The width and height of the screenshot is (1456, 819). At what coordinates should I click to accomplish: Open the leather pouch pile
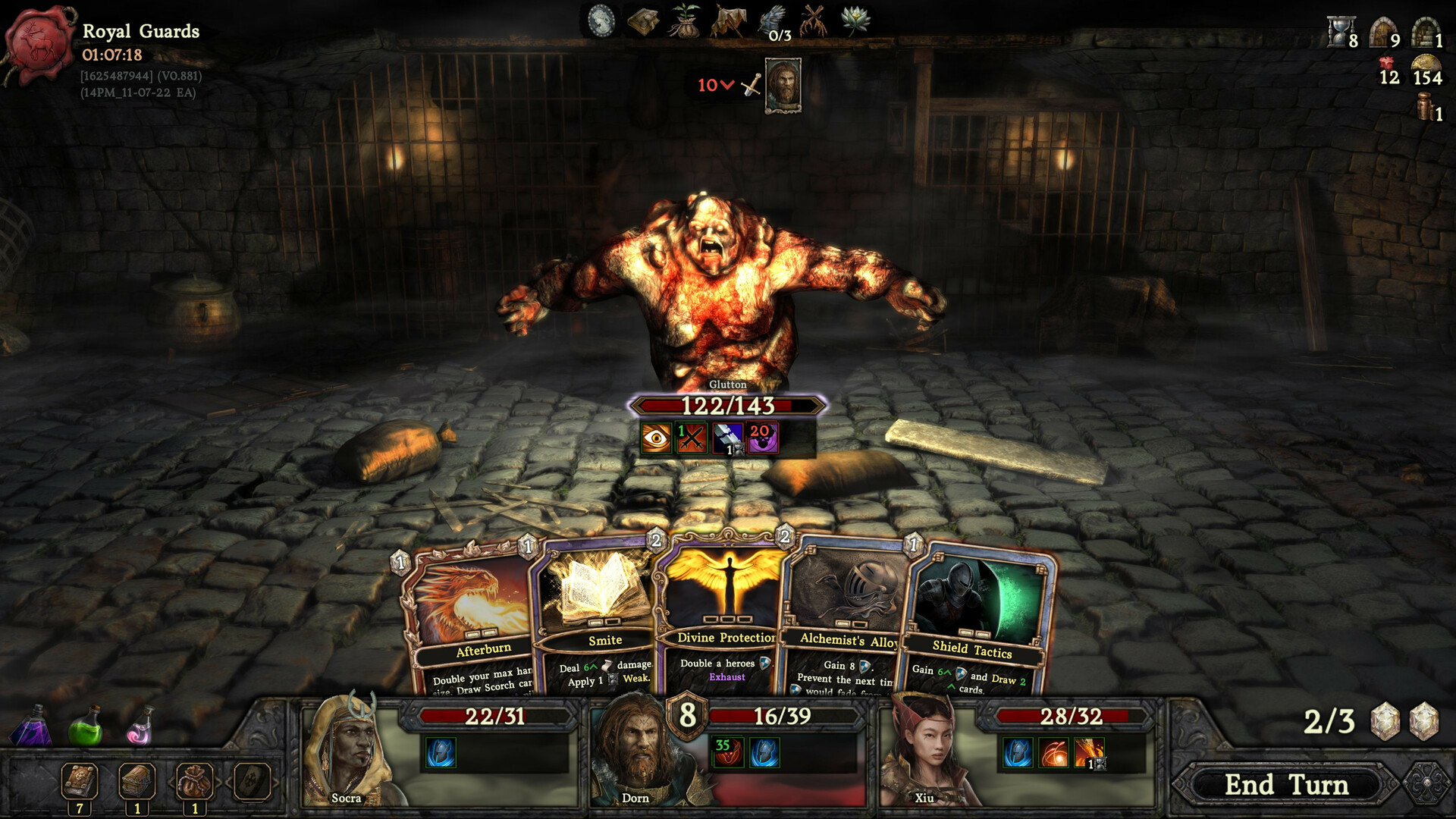194,781
